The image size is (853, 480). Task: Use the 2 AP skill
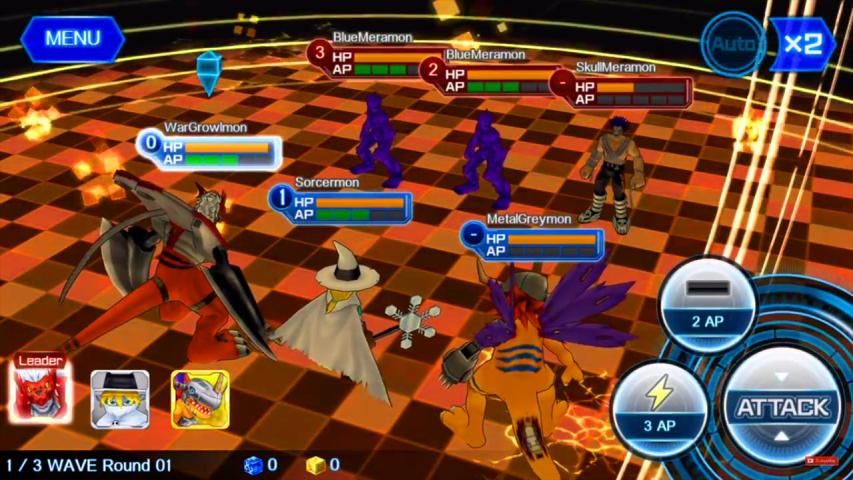pos(707,305)
